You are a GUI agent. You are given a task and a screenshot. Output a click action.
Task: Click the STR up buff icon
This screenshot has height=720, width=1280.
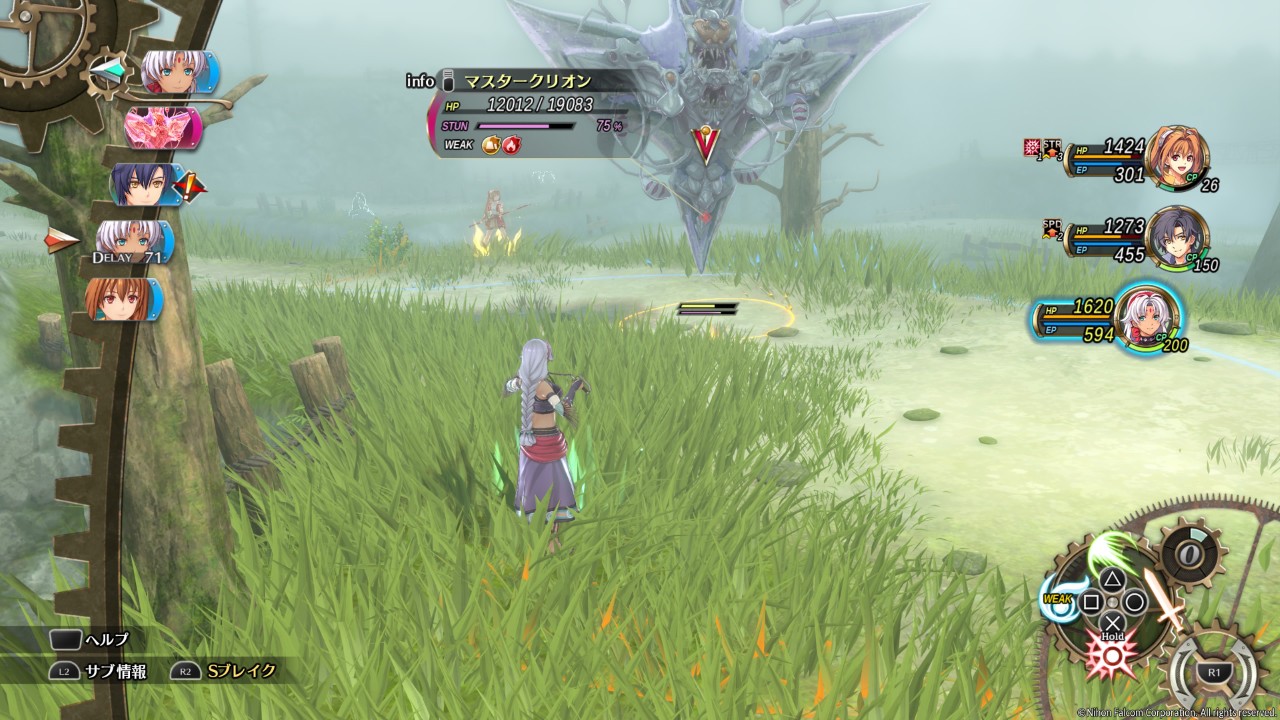click(1052, 148)
